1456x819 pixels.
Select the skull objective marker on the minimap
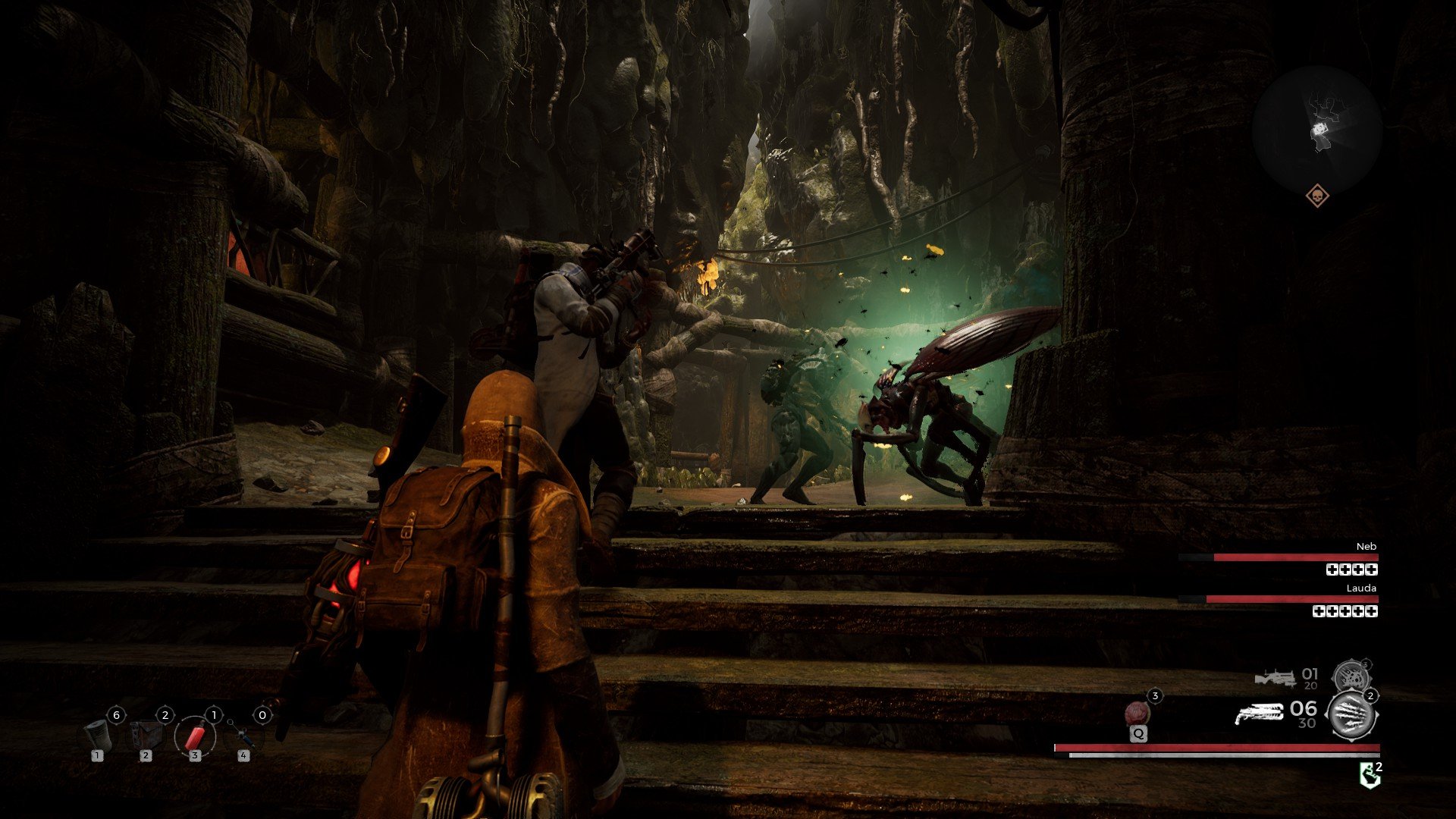coord(1319,196)
